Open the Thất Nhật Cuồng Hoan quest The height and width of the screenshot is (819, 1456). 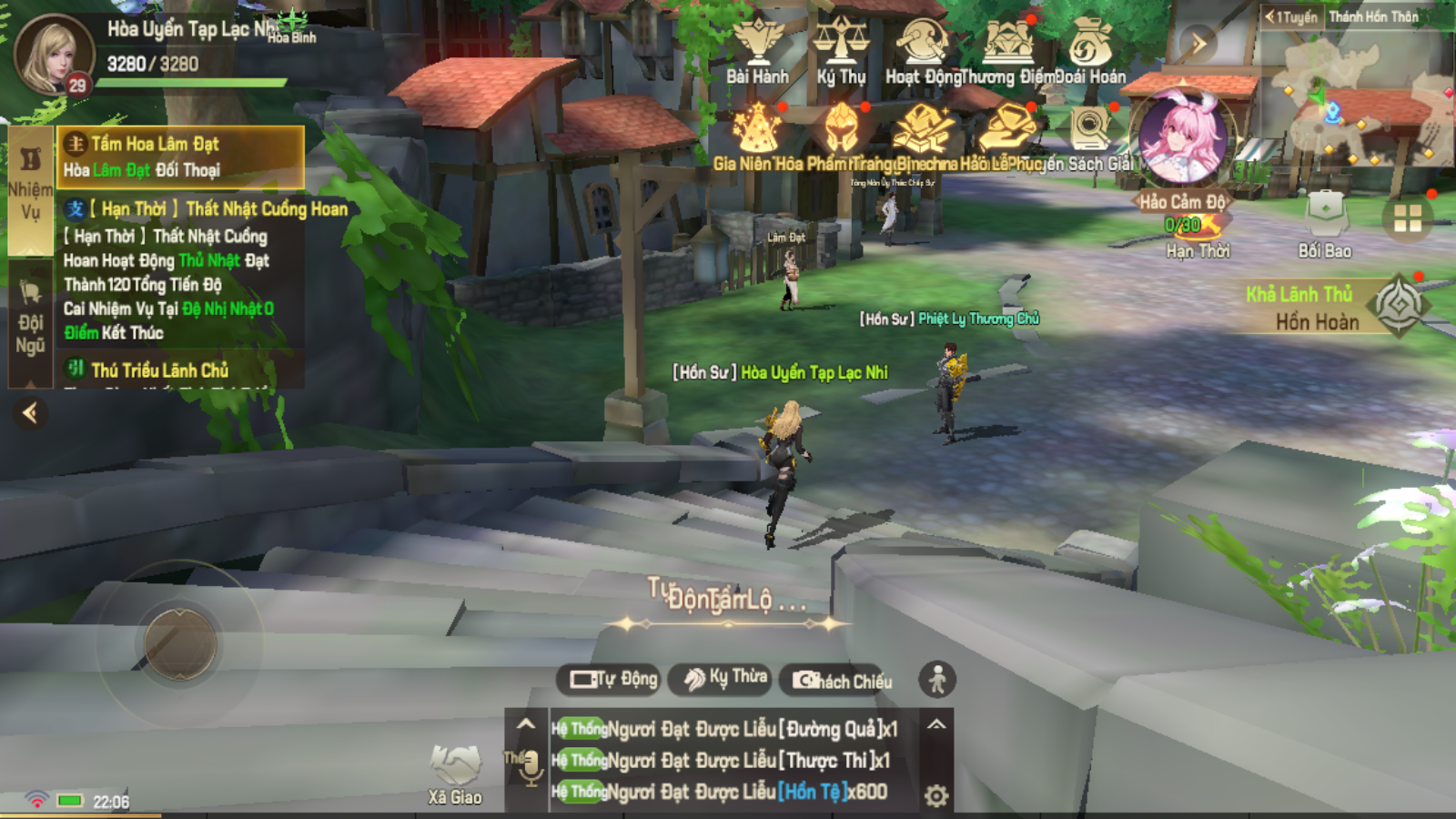click(207, 210)
